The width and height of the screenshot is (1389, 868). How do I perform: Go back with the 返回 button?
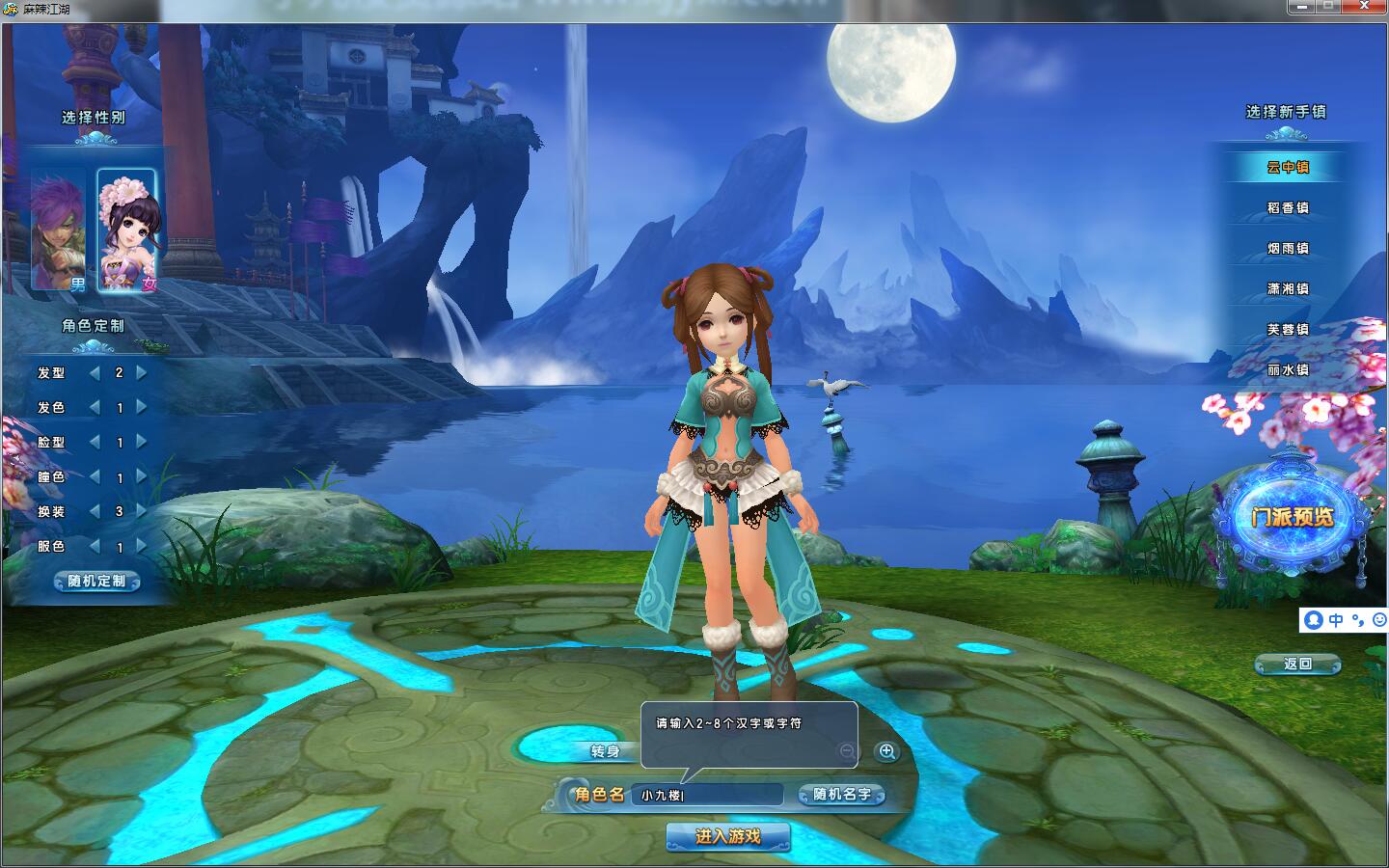click(x=1297, y=664)
